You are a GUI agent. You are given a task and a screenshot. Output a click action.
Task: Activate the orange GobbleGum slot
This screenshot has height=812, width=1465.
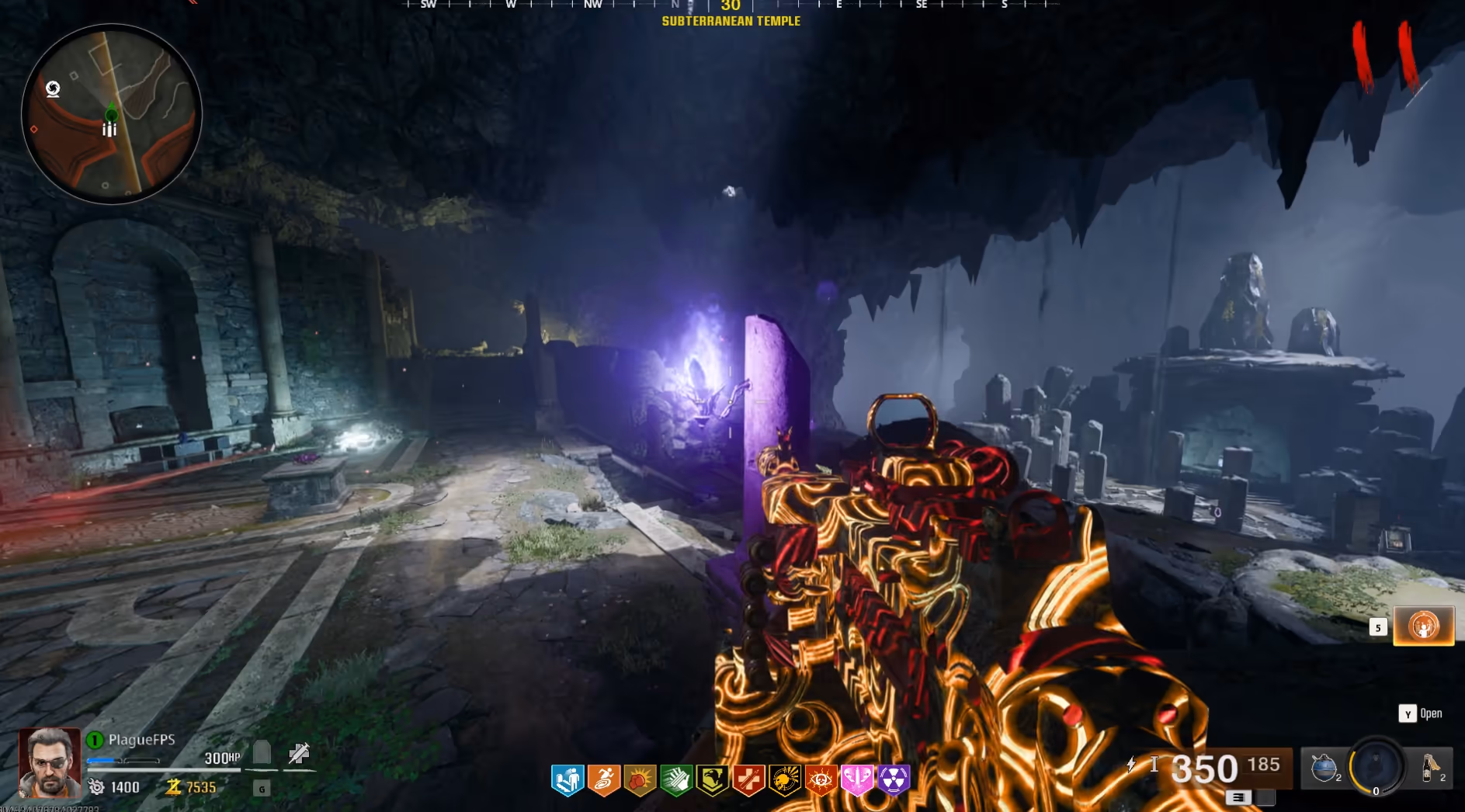(1423, 626)
